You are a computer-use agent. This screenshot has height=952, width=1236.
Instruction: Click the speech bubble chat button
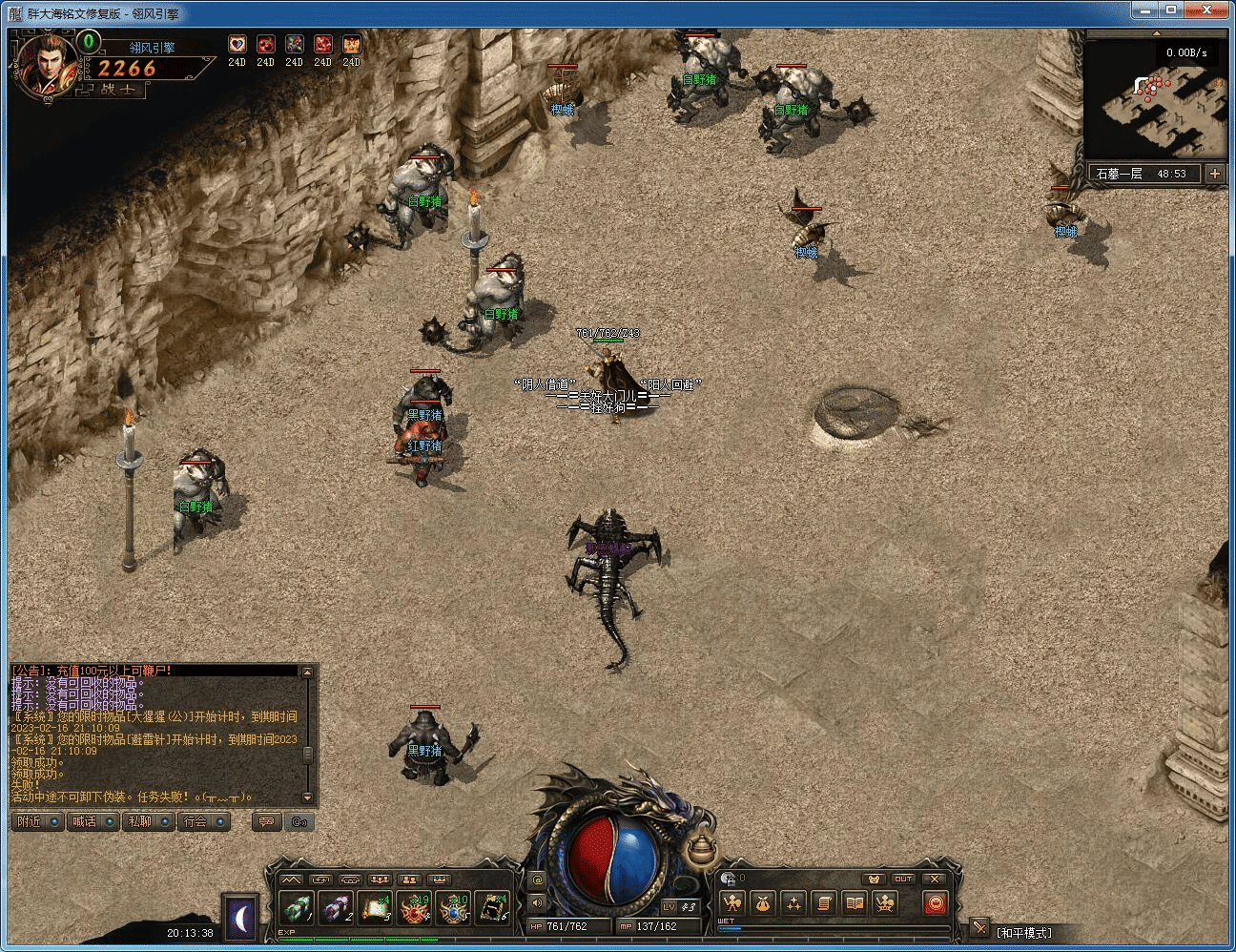(267, 821)
